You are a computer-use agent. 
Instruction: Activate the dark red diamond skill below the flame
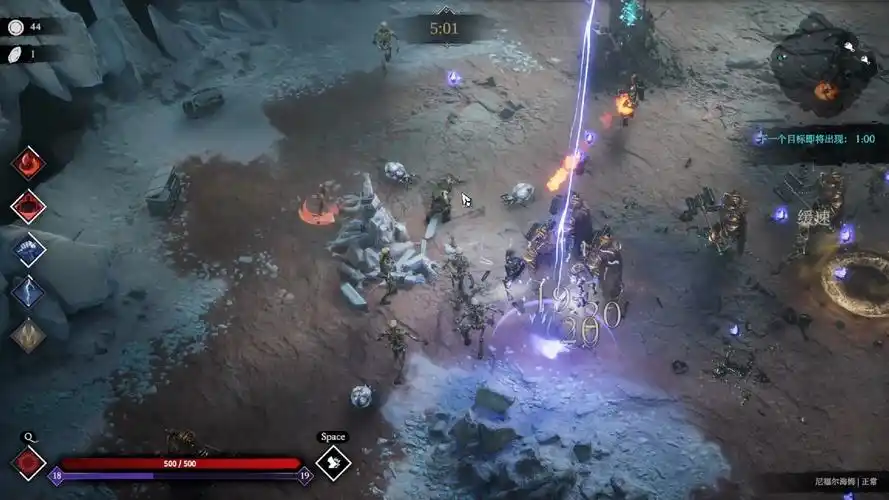[x=28, y=206]
